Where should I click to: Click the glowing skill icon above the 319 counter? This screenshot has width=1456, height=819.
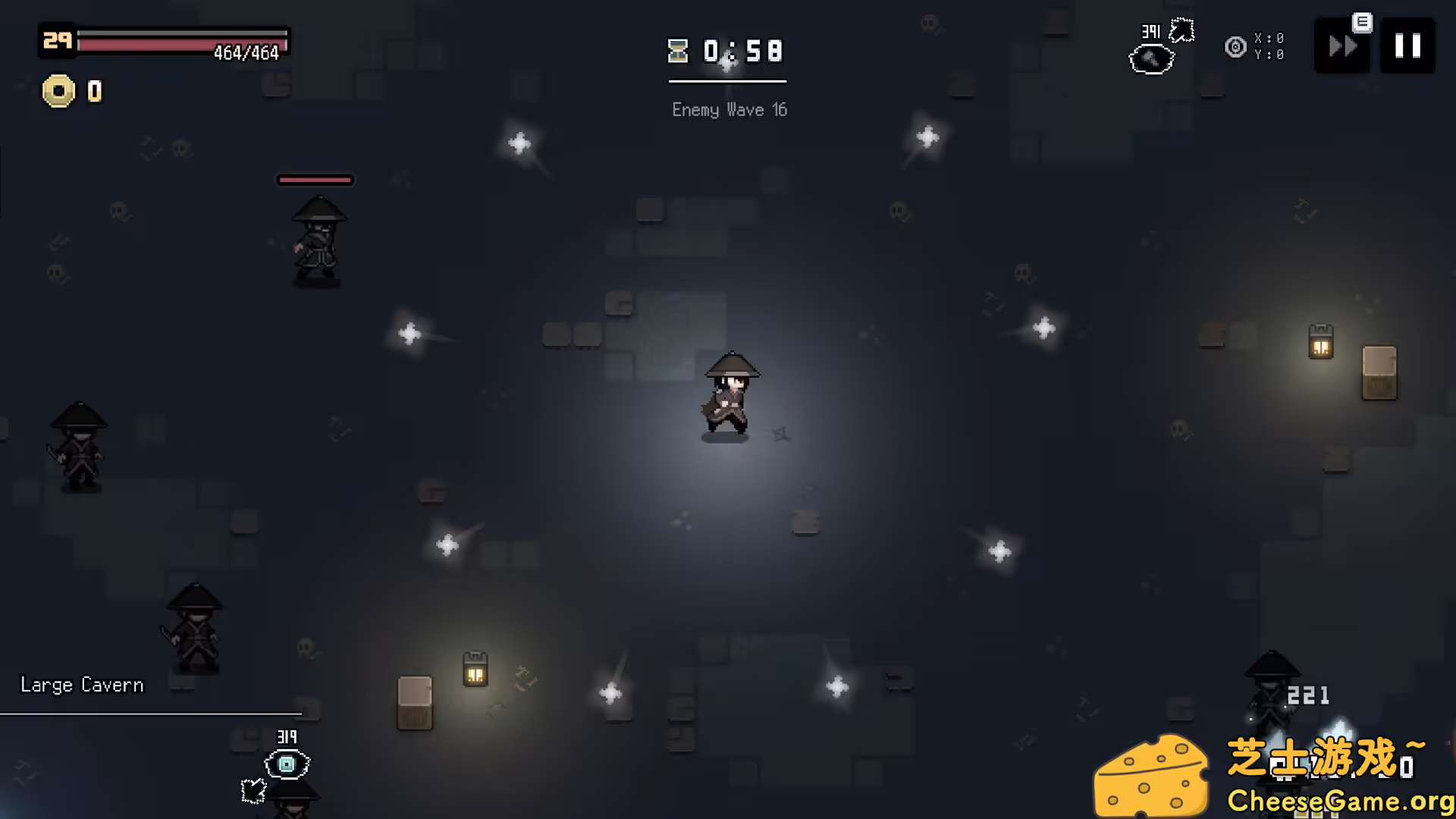point(286,766)
